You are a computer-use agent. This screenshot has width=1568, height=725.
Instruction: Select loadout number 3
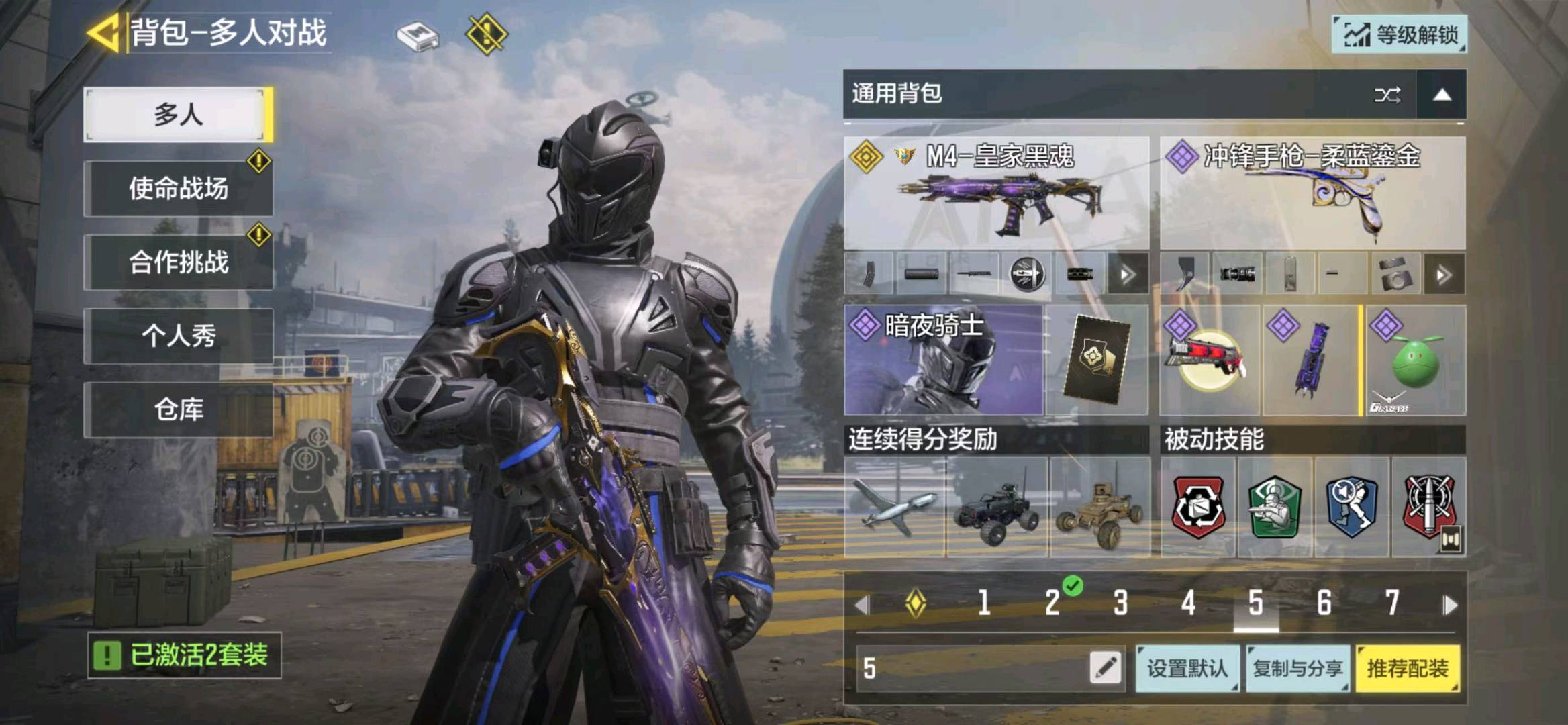coord(1120,603)
